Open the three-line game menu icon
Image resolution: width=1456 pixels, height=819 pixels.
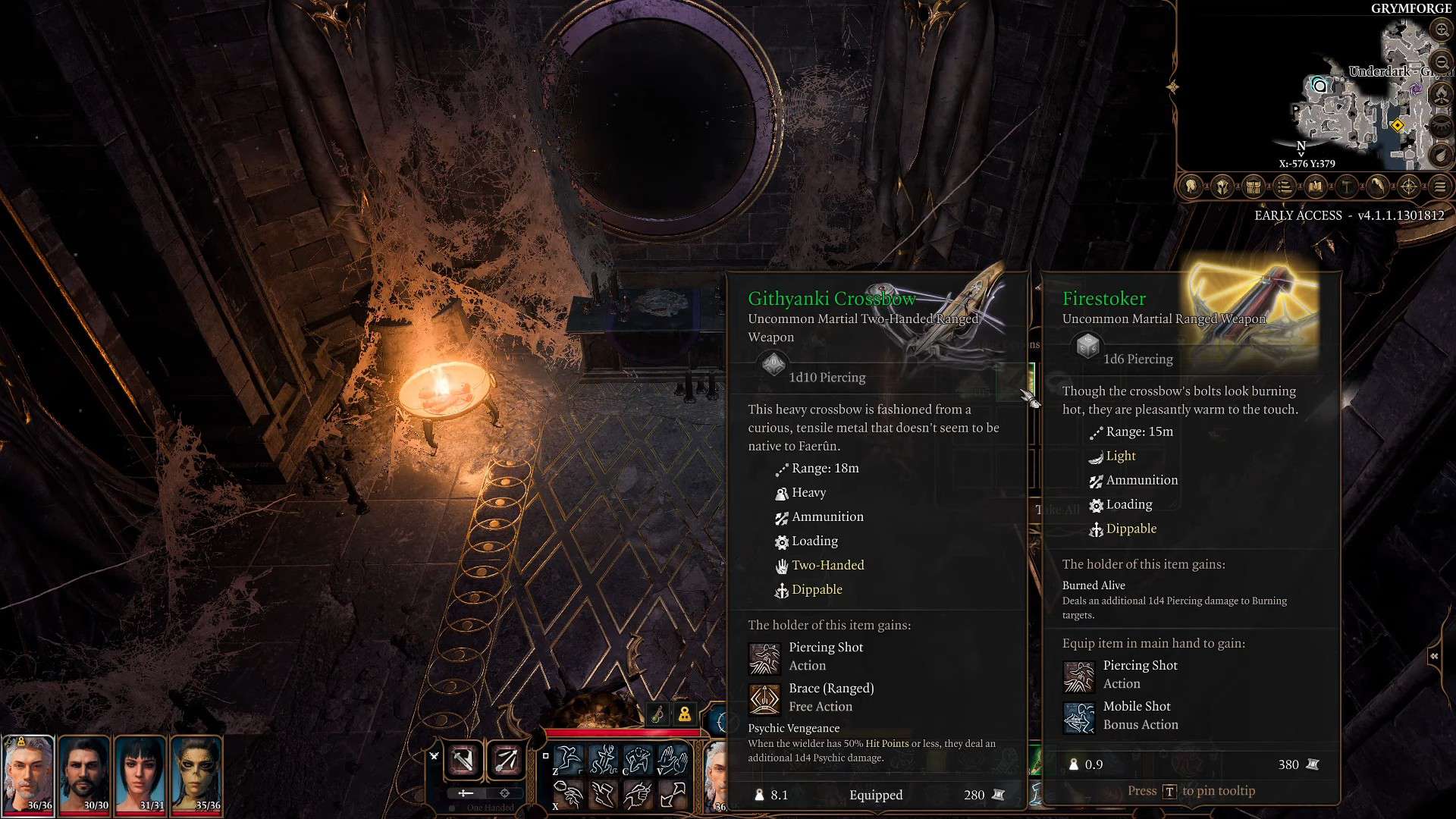[1440, 187]
